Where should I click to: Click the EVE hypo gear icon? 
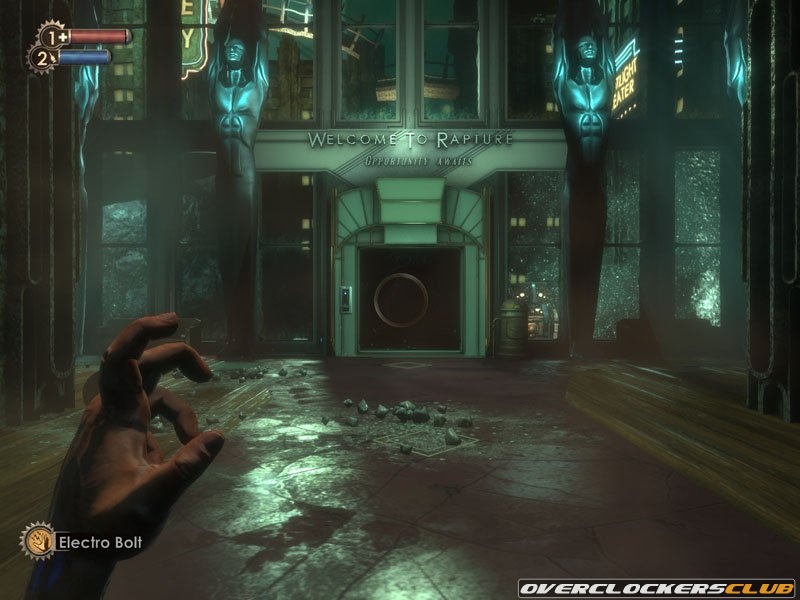(45, 57)
